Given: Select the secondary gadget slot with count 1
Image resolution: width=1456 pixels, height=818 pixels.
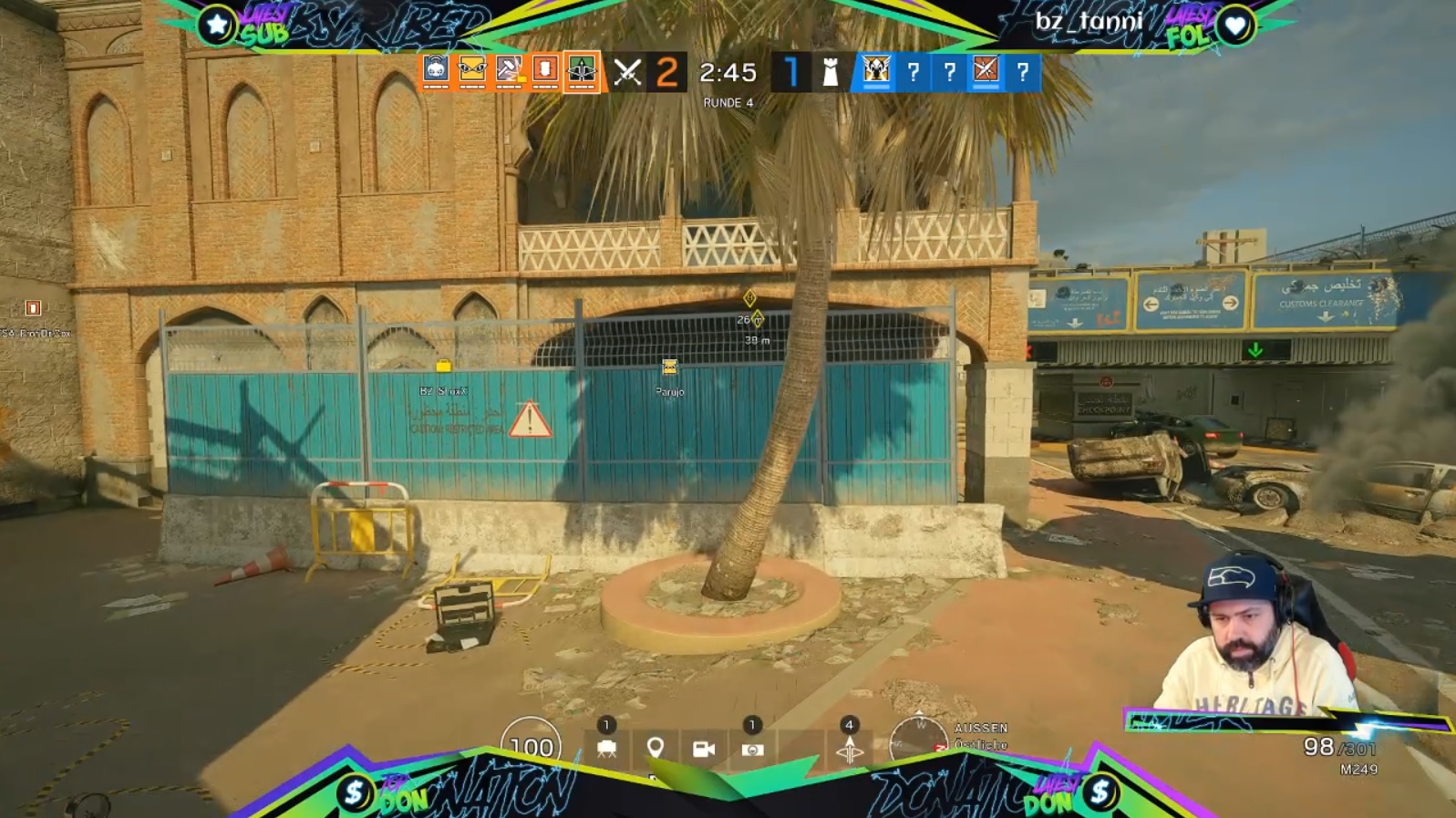Looking at the screenshot, I should pyautogui.click(x=752, y=749).
